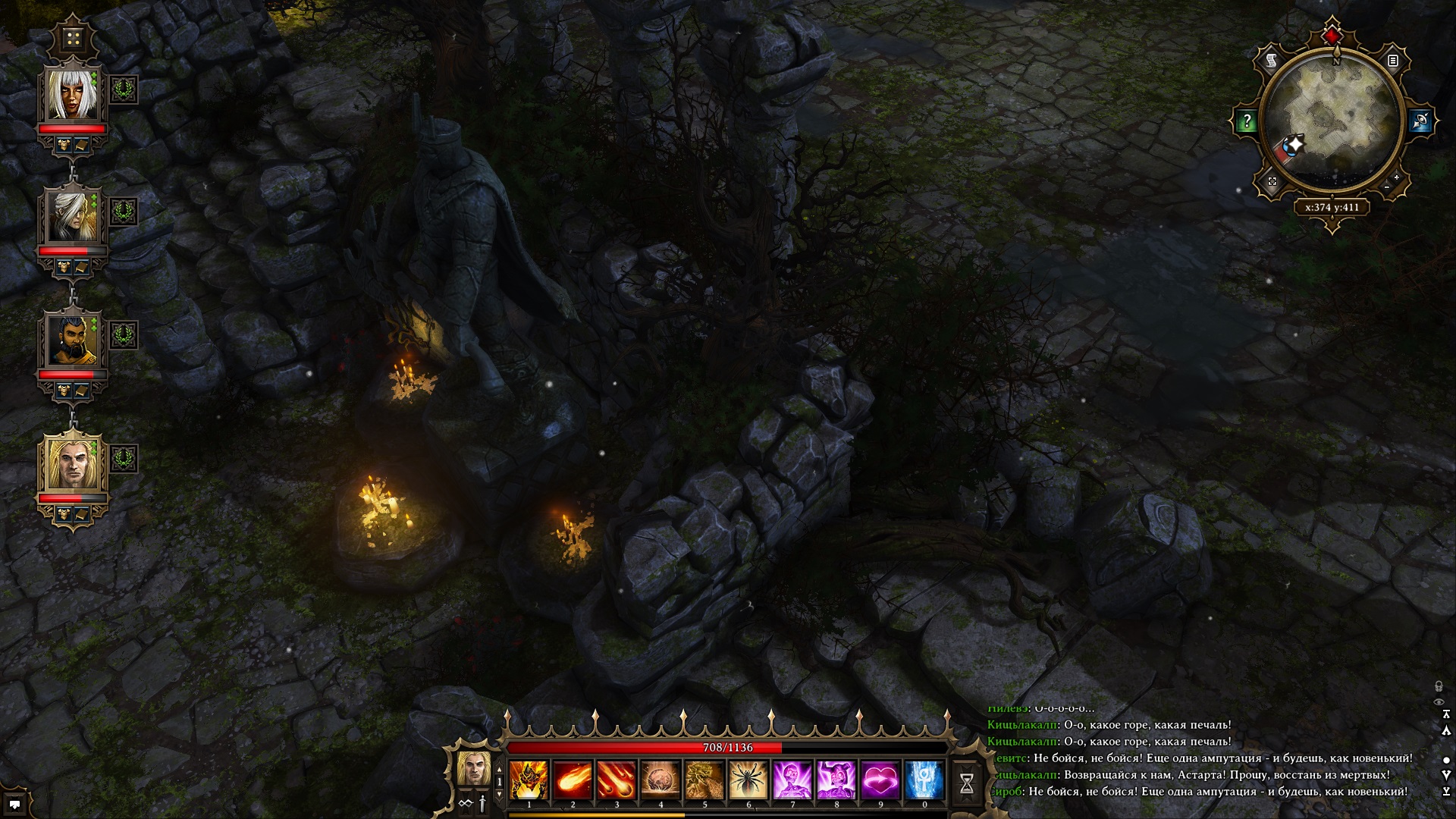Select the bearded dark-haired man portrait
The image size is (1456, 819).
73,340
